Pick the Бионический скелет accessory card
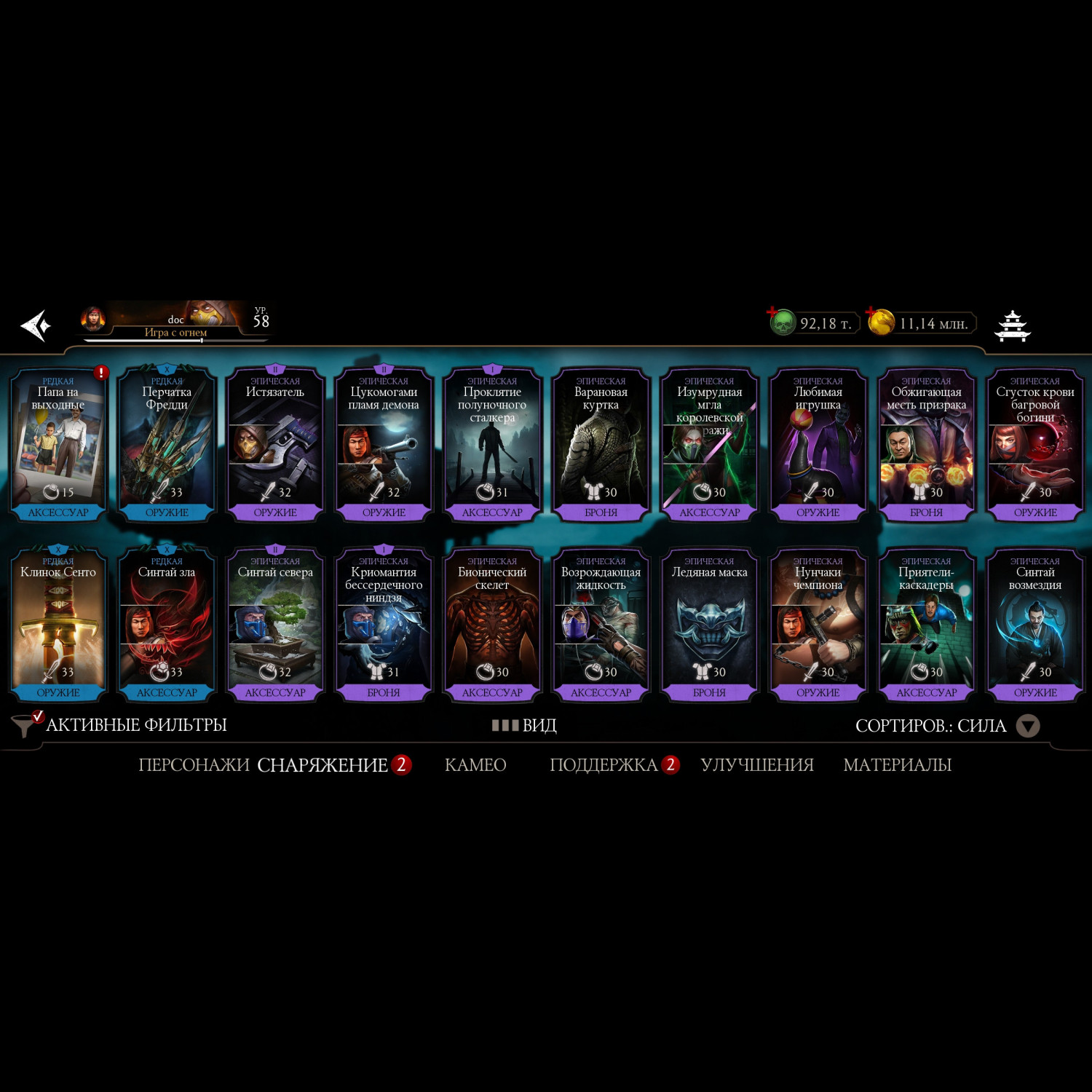The width and height of the screenshot is (1092, 1092). [x=492, y=625]
